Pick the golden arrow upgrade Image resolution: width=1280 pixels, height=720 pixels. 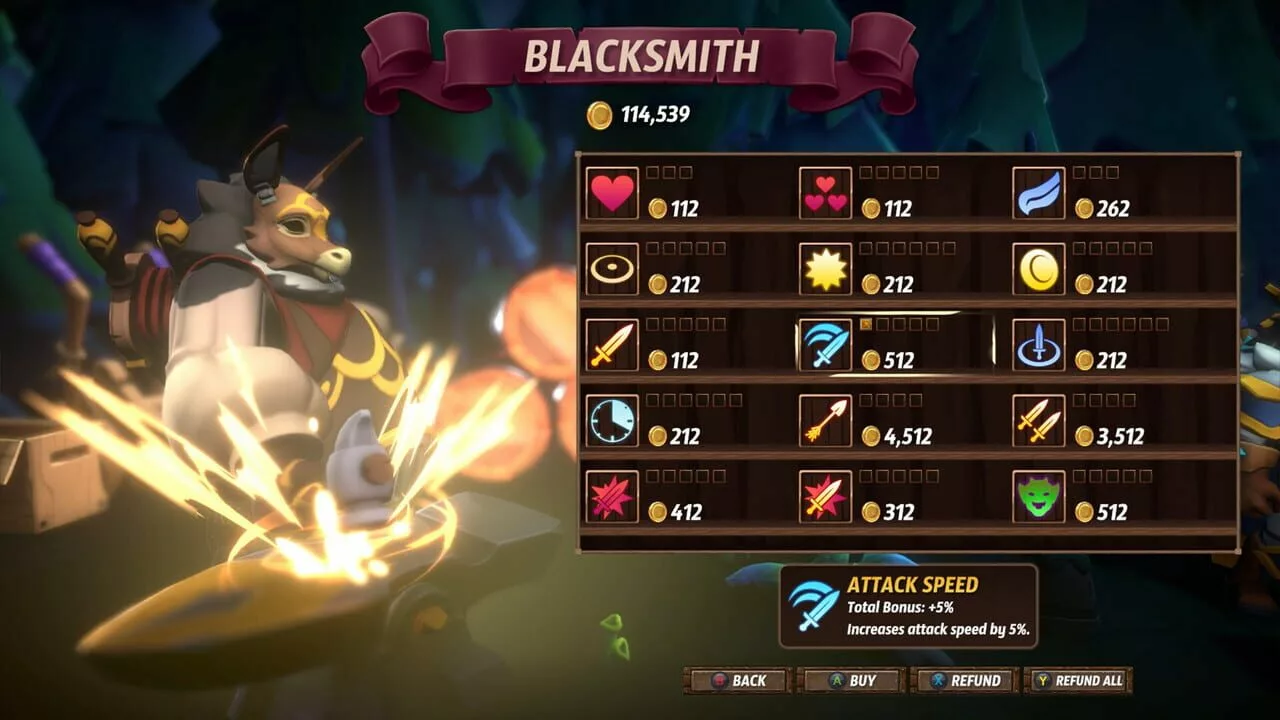tap(825, 421)
